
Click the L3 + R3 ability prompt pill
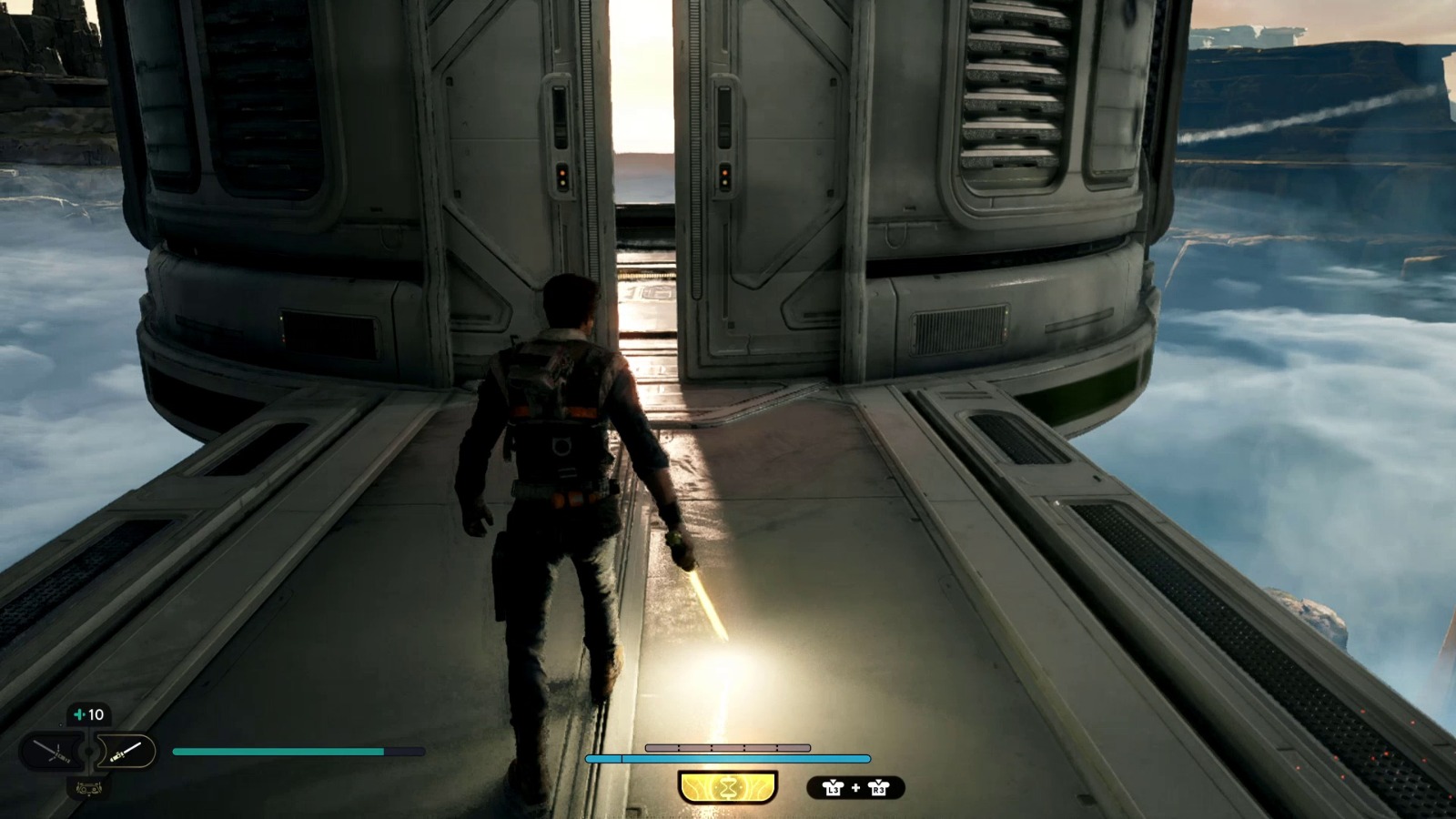click(856, 788)
